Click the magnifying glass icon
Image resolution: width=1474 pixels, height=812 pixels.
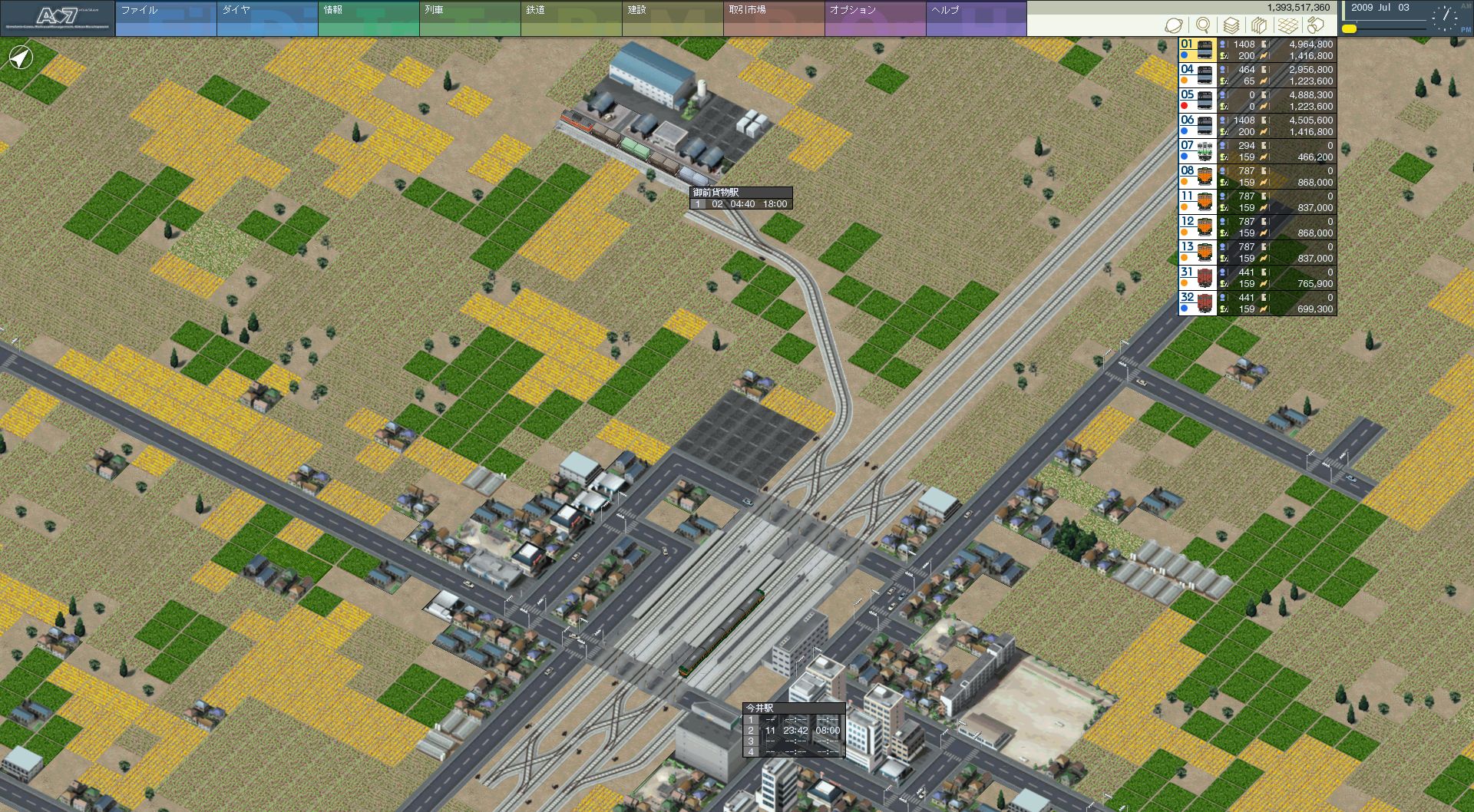(1203, 25)
